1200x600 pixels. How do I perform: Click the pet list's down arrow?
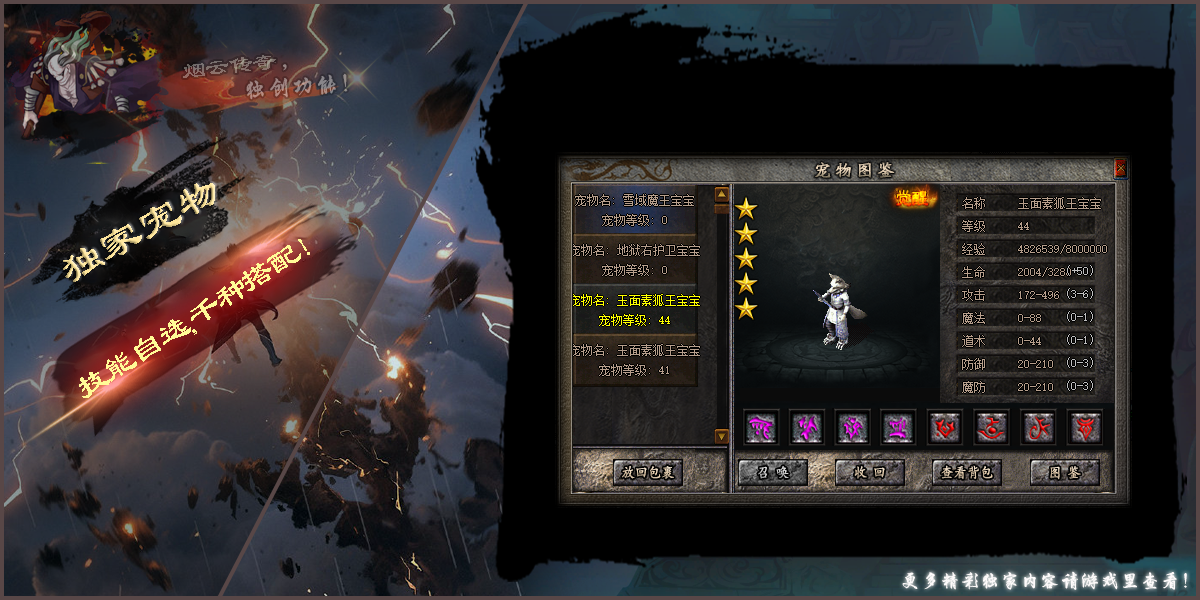coord(722,436)
